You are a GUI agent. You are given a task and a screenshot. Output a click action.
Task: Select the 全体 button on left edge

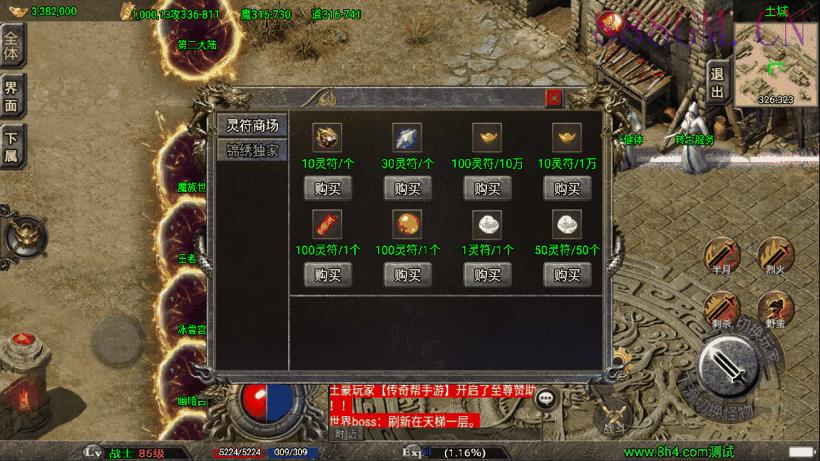(x=12, y=46)
